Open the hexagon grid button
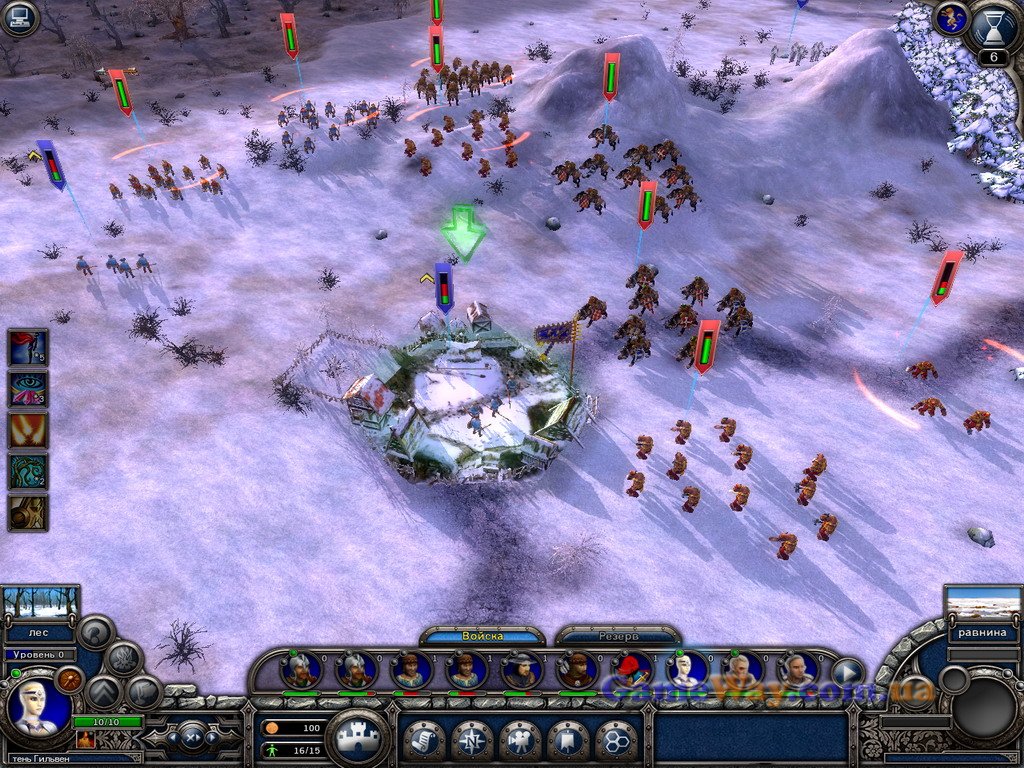This screenshot has height=768, width=1024. [x=616, y=740]
